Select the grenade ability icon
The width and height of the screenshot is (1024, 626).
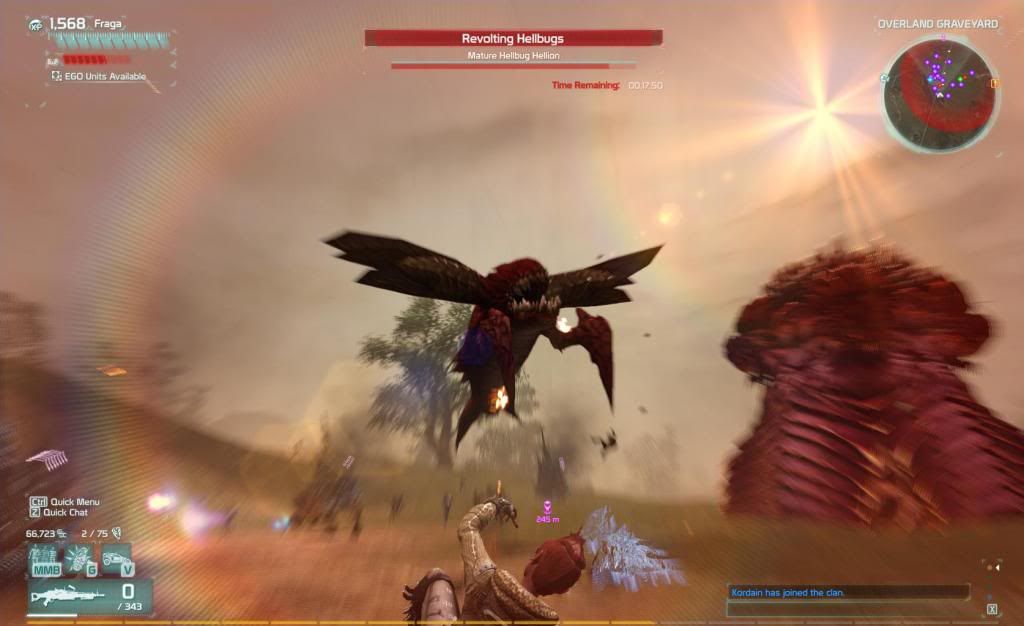click(x=80, y=559)
